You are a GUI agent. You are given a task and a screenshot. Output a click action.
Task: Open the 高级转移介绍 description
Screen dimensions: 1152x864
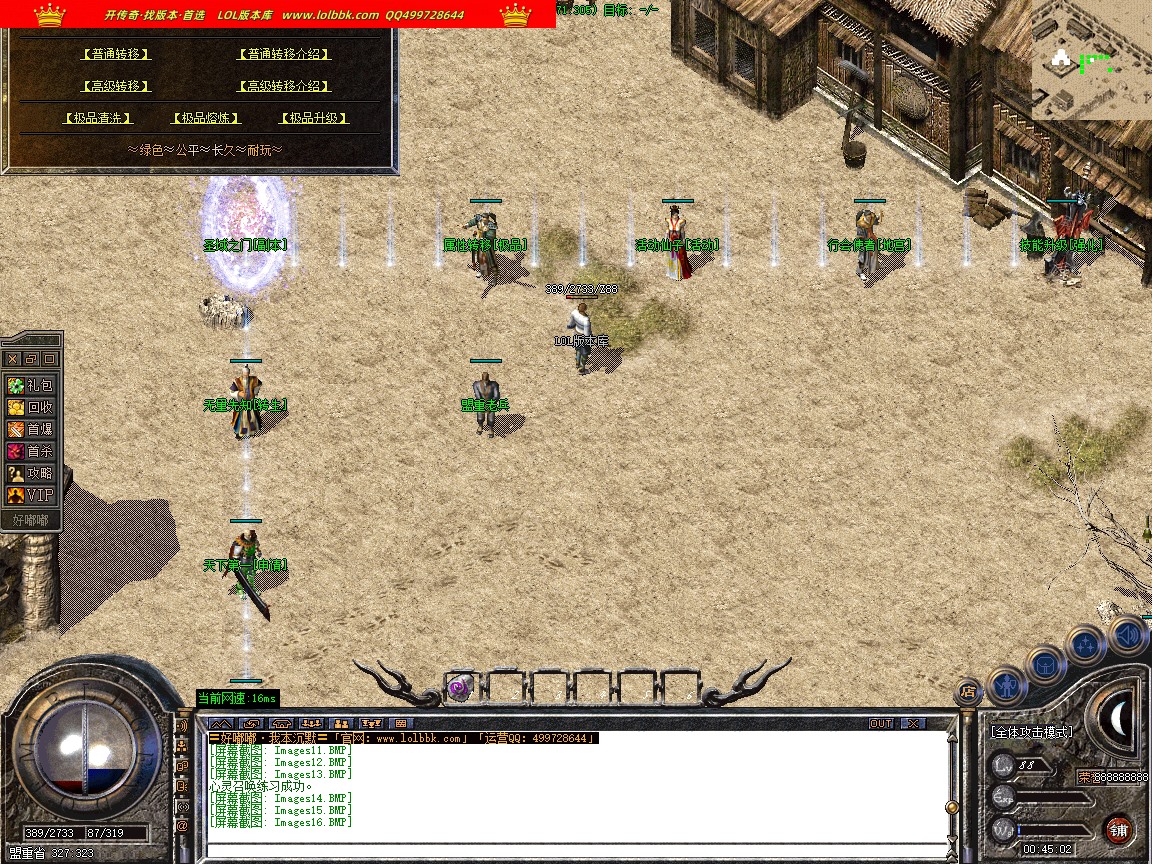click(x=284, y=86)
